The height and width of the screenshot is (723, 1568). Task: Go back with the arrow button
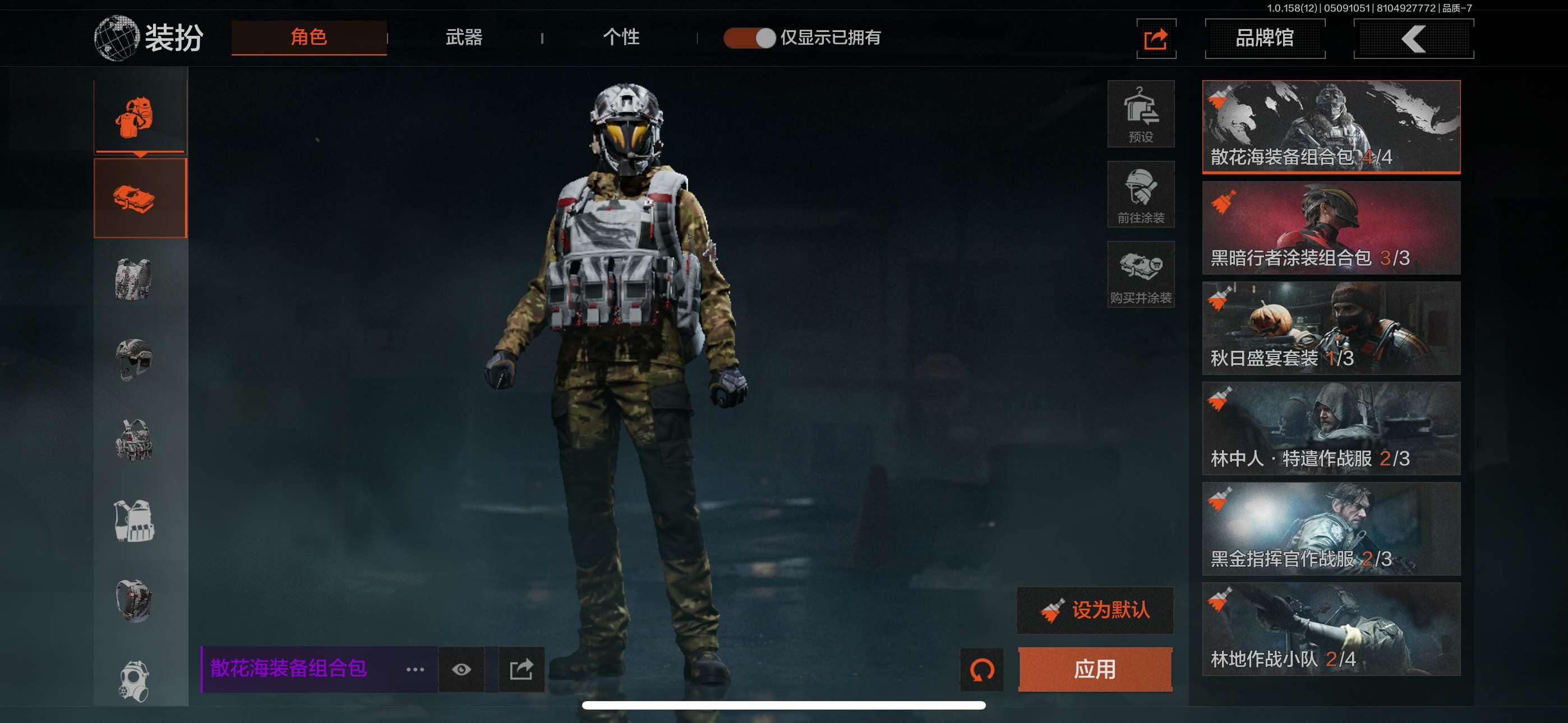point(1413,38)
